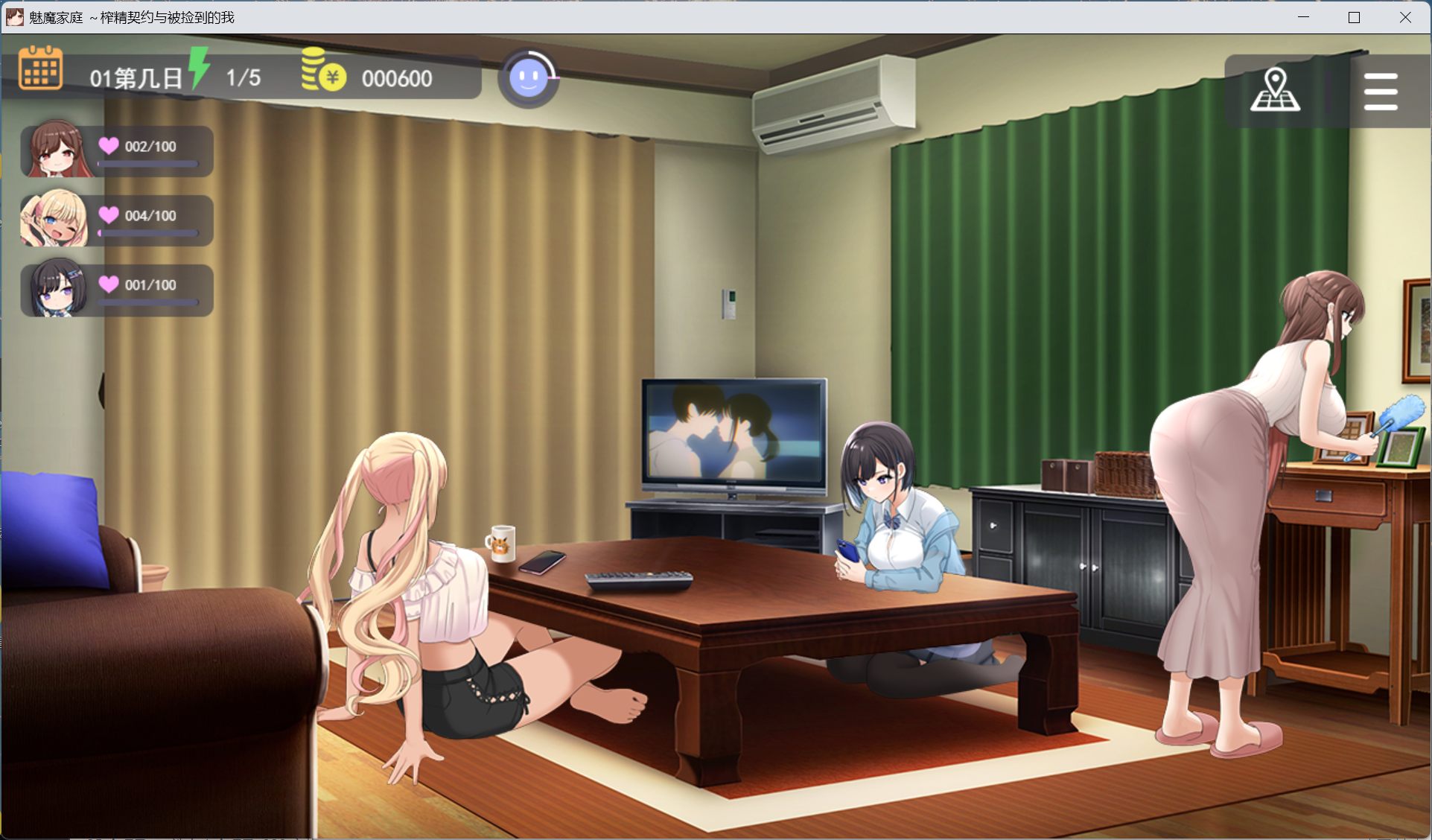Image resolution: width=1432 pixels, height=840 pixels.
Task: Minimize the game window
Action: click(1303, 17)
